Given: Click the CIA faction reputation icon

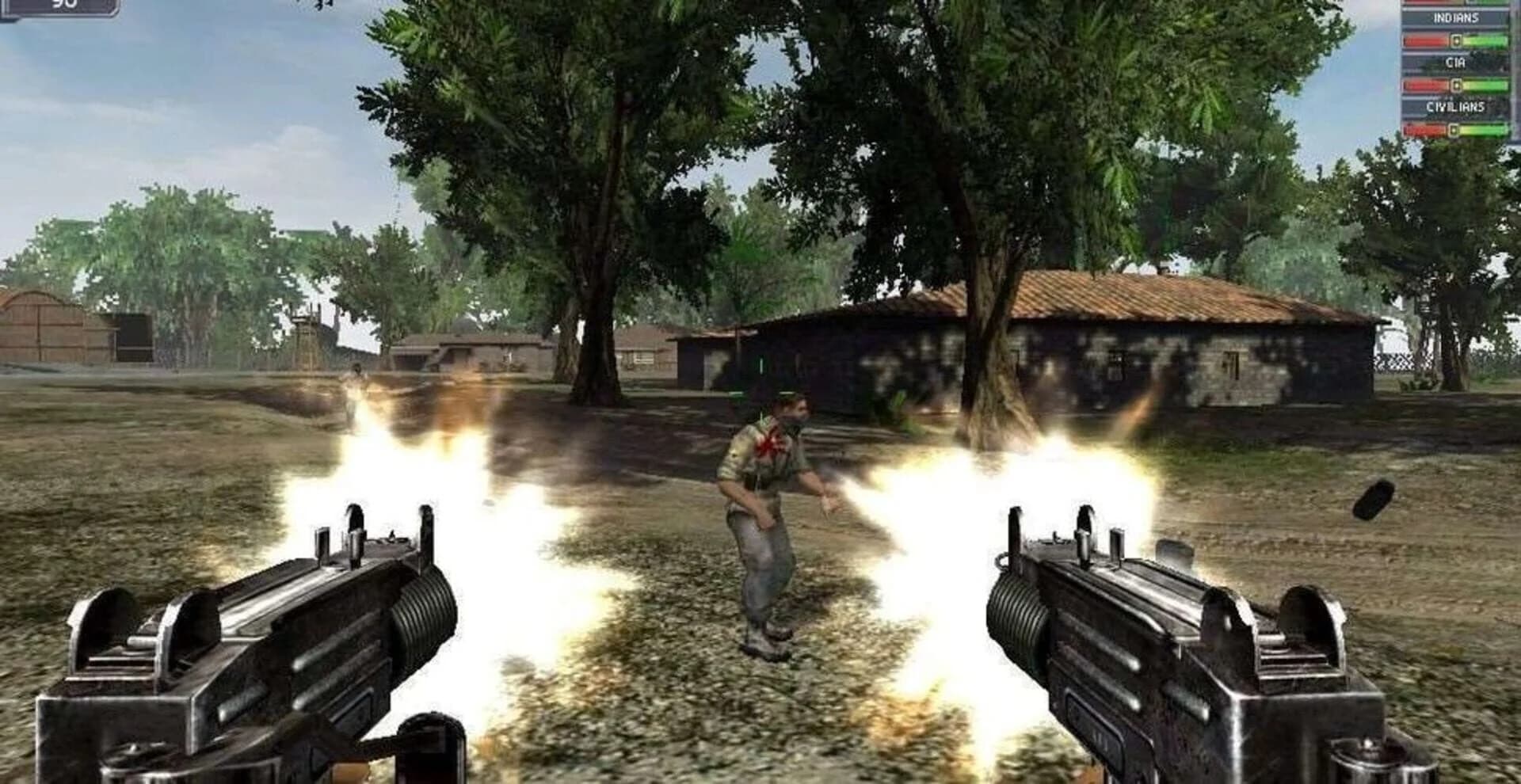Looking at the screenshot, I should (x=1456, y=84).
